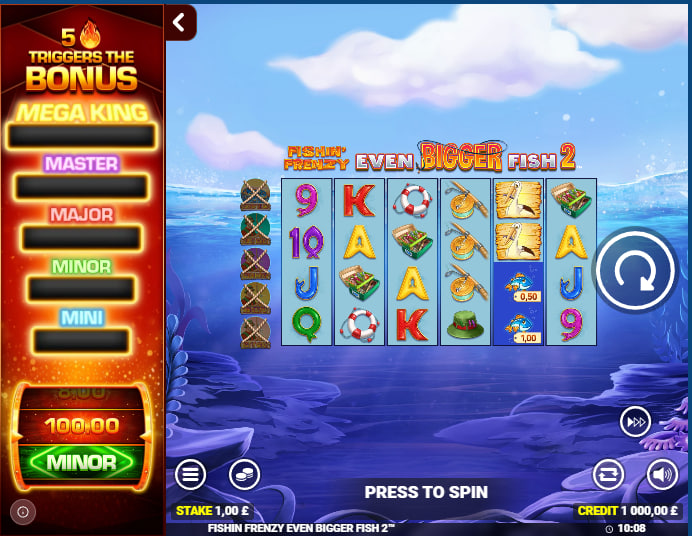Open the autoplay options
The image size is (694, 536).
(608, 474)
